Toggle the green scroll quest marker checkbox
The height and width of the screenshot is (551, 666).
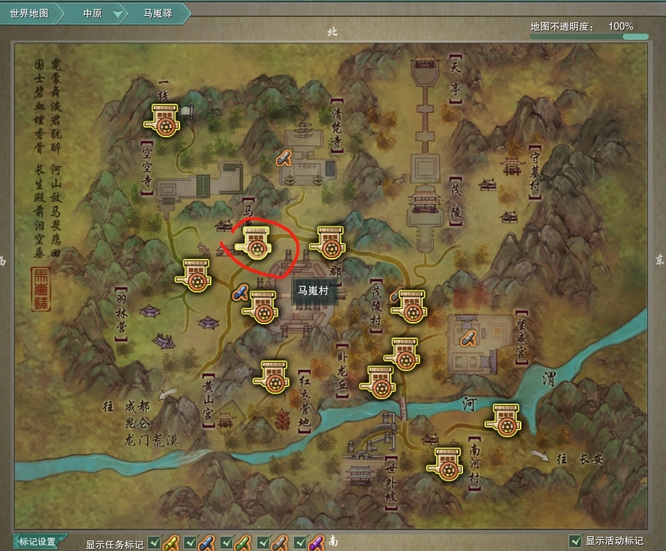pos(226,543)
